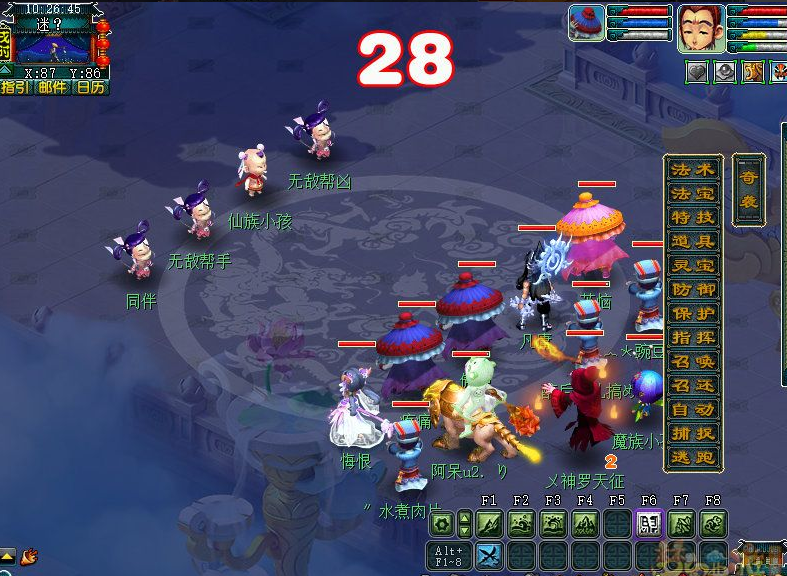
Task: Activate the highlighted F6 skill slot
Action: [x=649, y=523]
